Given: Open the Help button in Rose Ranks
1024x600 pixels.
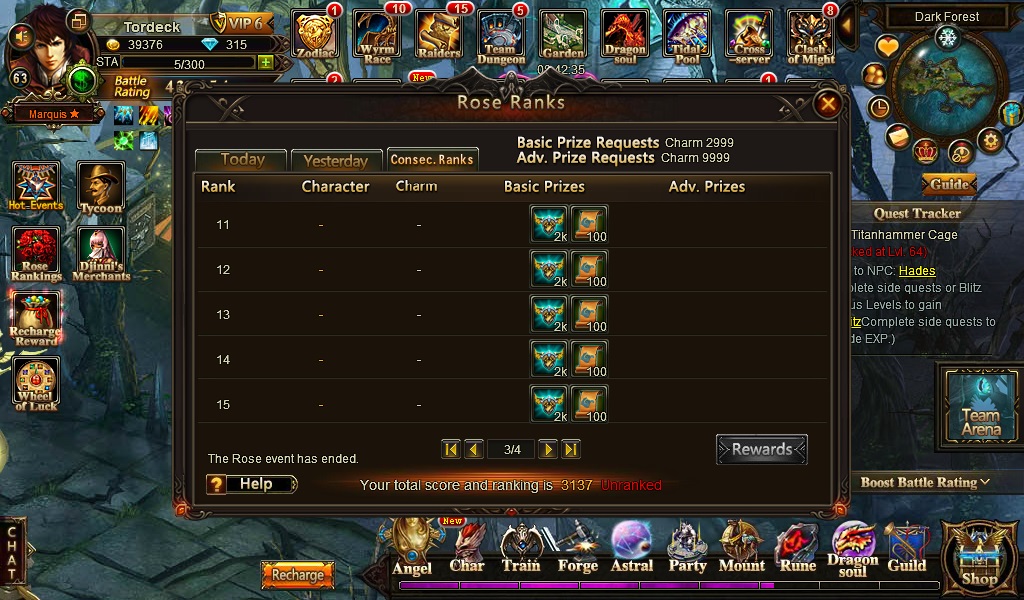Looking at the screenshot, I should point(252,484).
